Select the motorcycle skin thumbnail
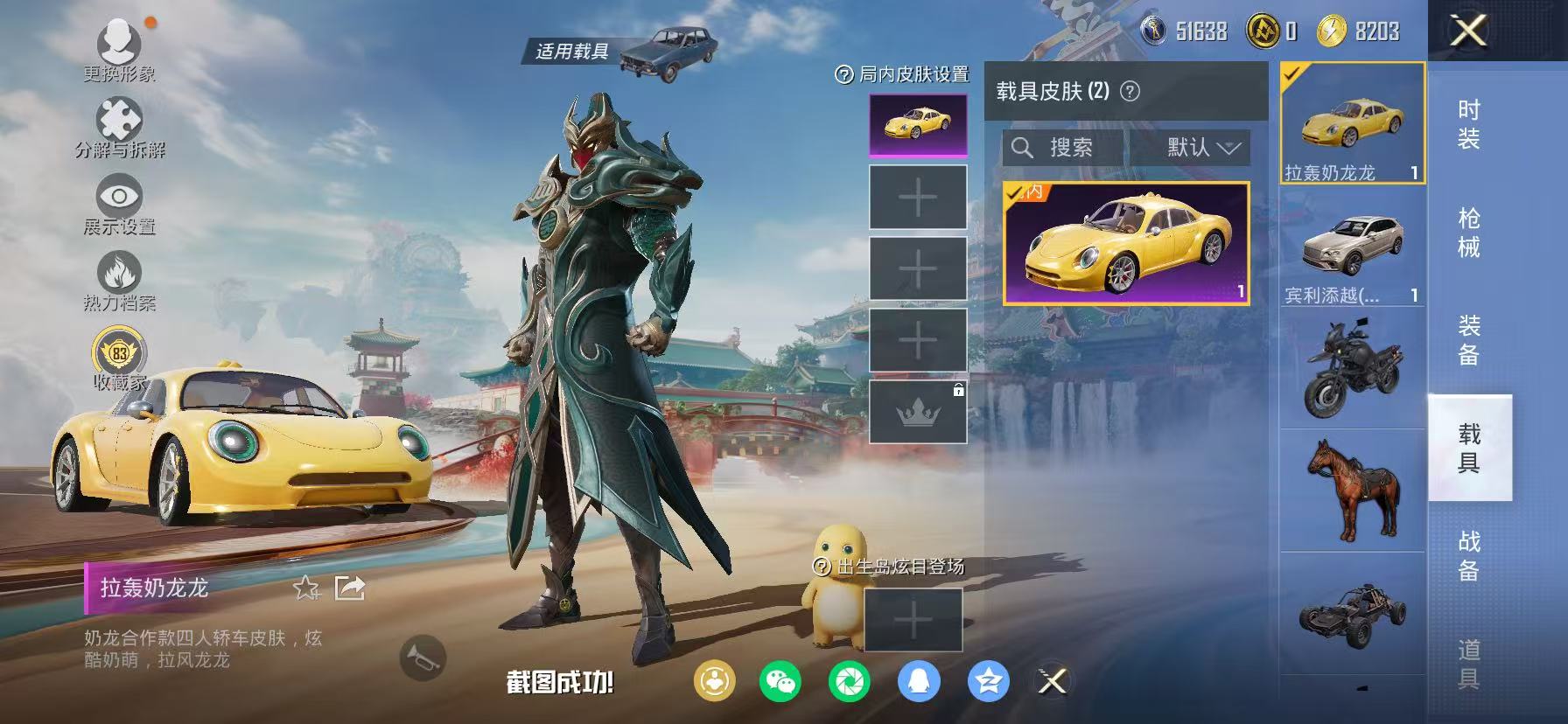 pos(1353,367)
